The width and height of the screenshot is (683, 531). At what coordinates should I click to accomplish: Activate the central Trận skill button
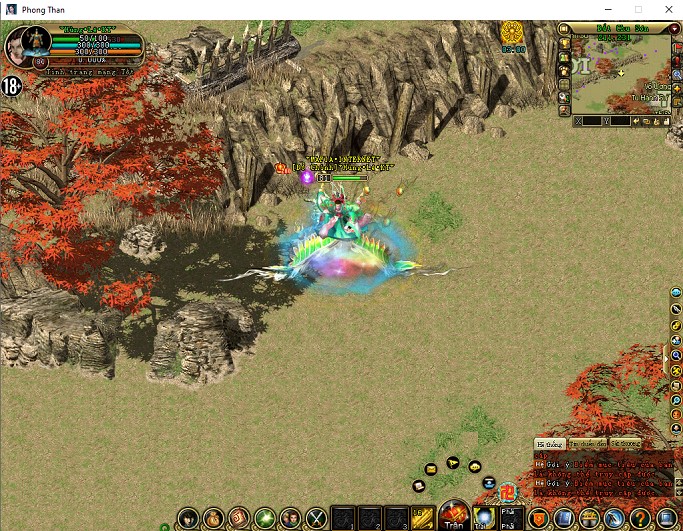coord(454,514)
